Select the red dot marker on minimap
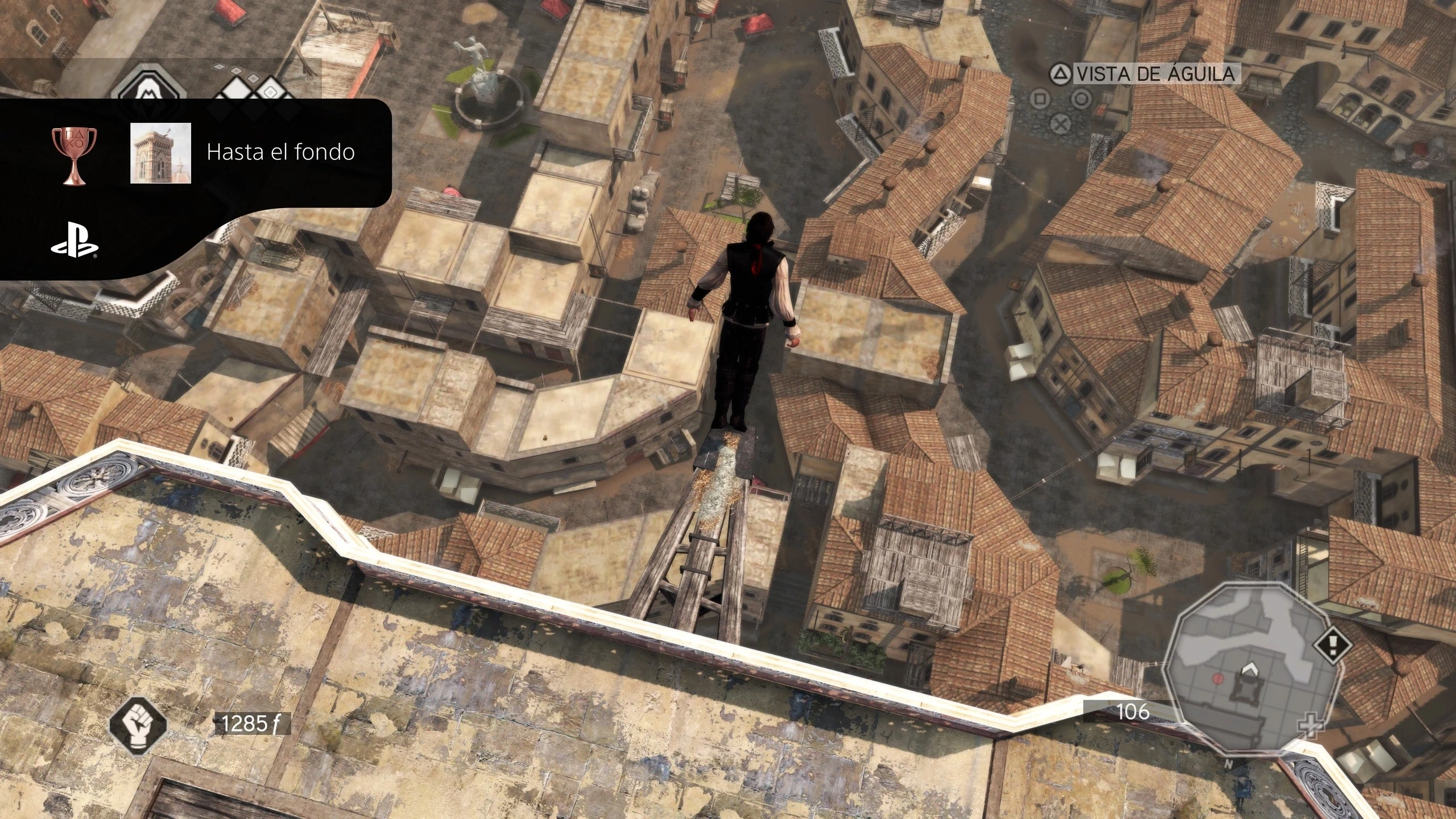1456x819 pixels. pos(1218,679)
